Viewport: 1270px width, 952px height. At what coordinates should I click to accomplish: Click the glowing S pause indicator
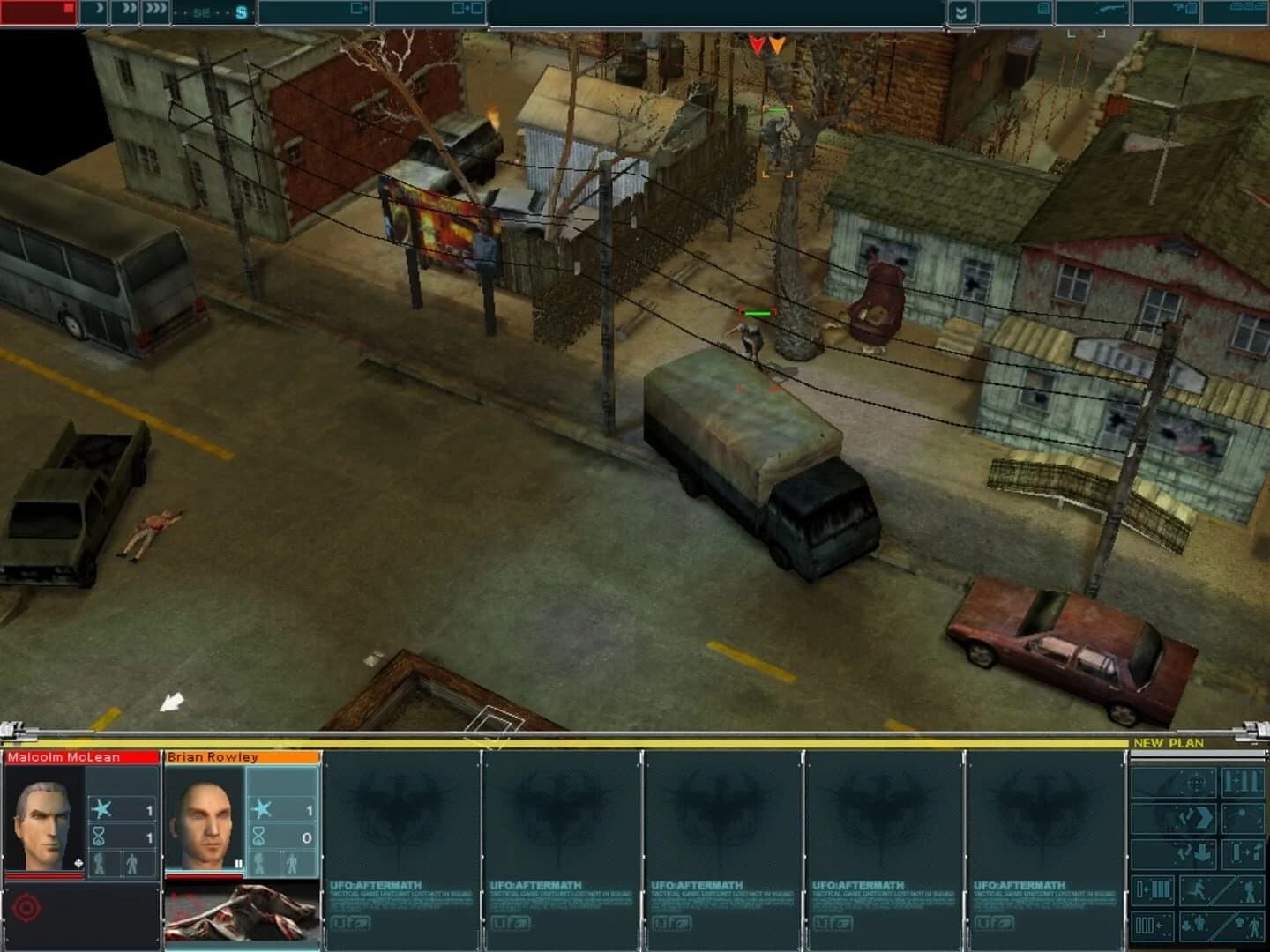(243, 12)
